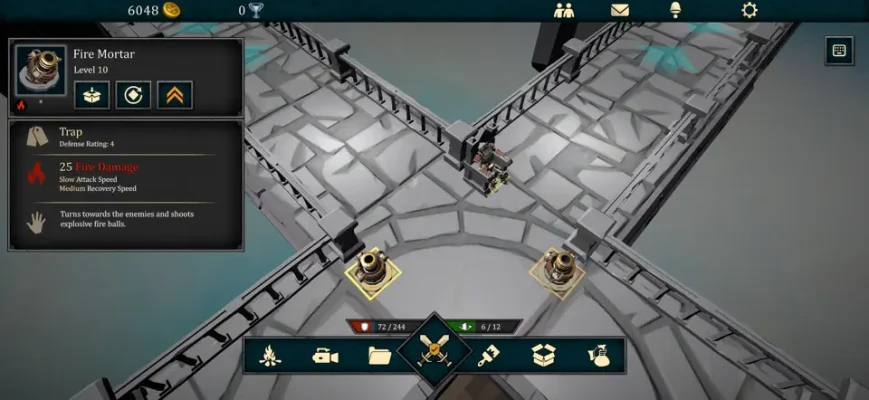
Task: Open the friends menu icon
Action: [563, 10]
